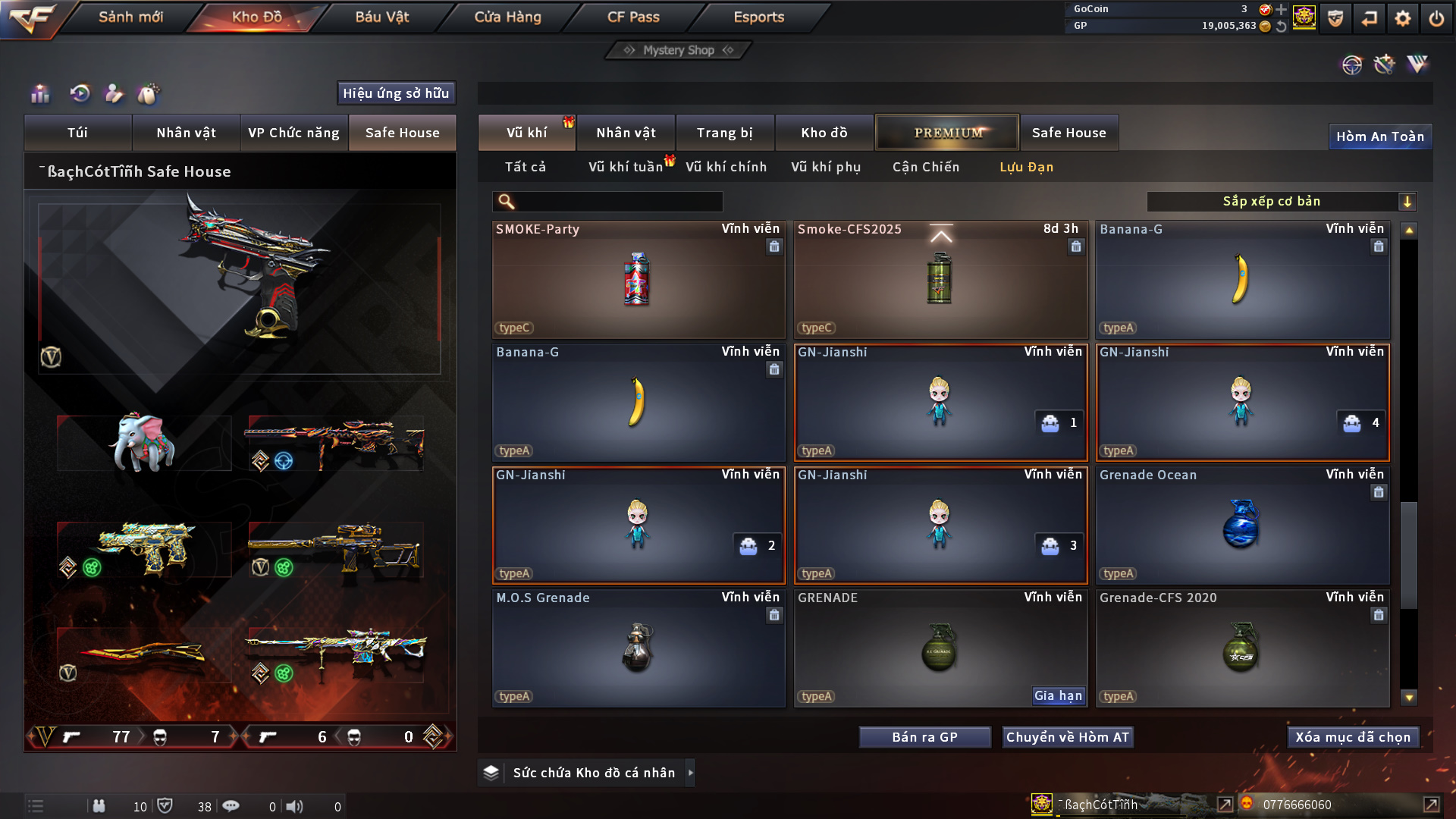The width and height of the screenshot is (1456, 819).
Task: Click Xóa mục đã chọn button
Action: click(1353, 737)
